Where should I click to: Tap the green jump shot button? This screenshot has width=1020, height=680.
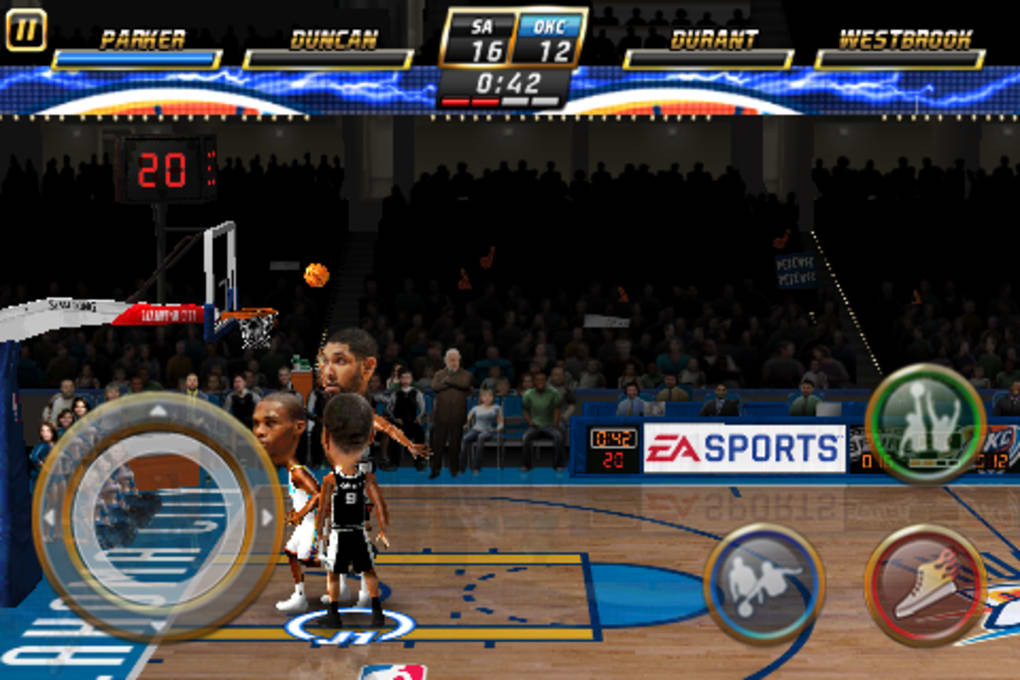925,424
